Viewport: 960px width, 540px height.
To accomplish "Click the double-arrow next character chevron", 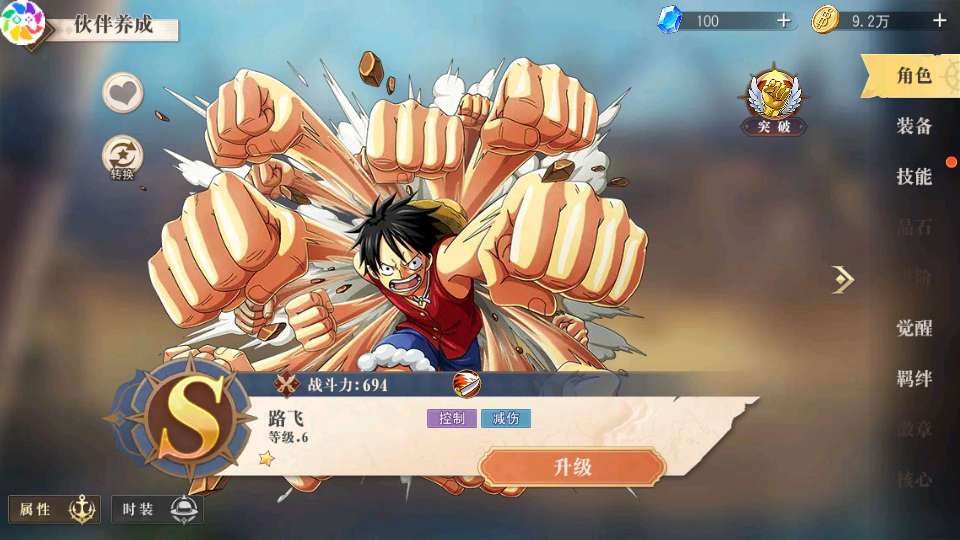I will click(843, 280).
